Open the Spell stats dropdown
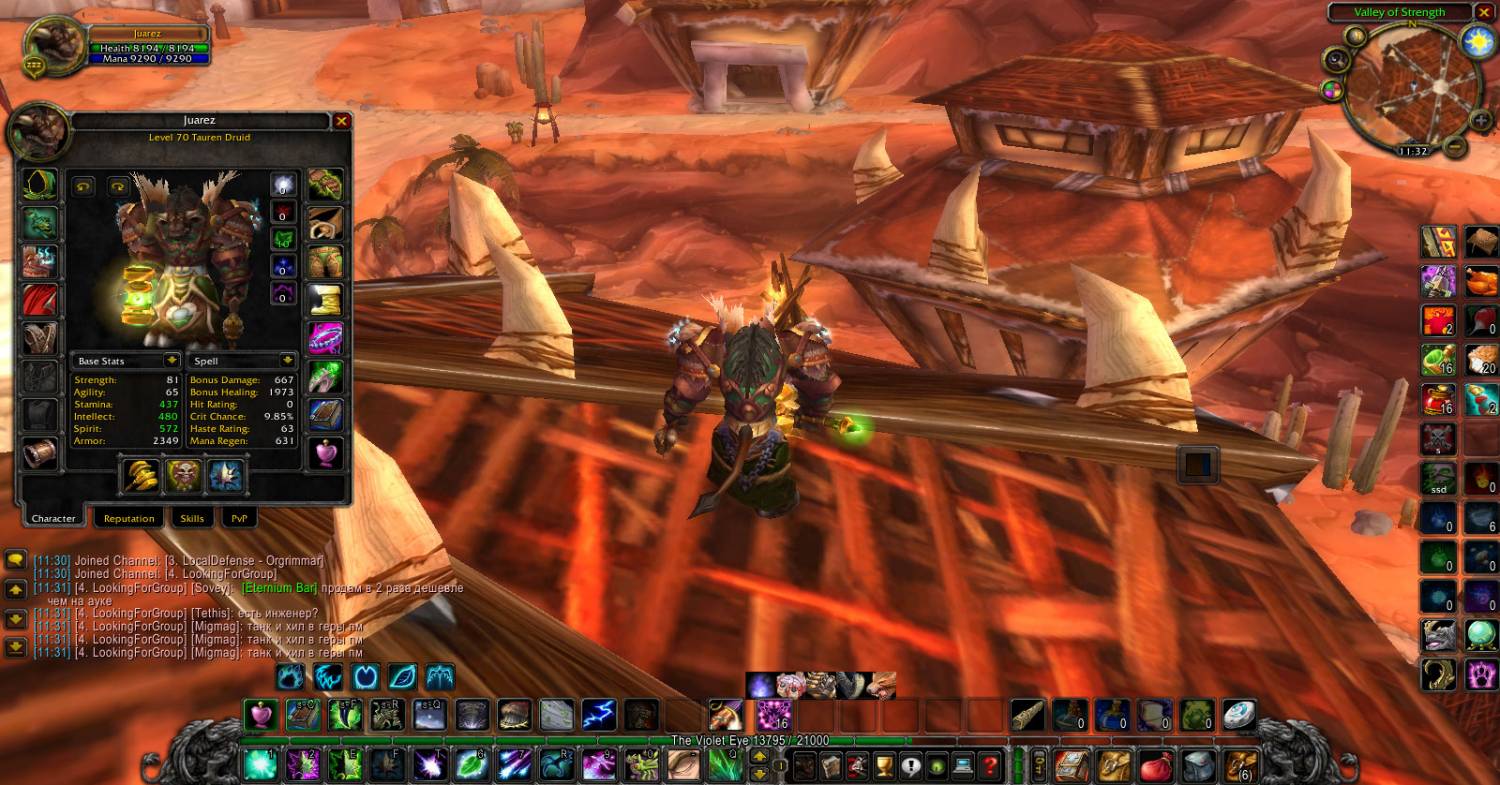Viewport: 1500px width, 785px height. [288, 360]
